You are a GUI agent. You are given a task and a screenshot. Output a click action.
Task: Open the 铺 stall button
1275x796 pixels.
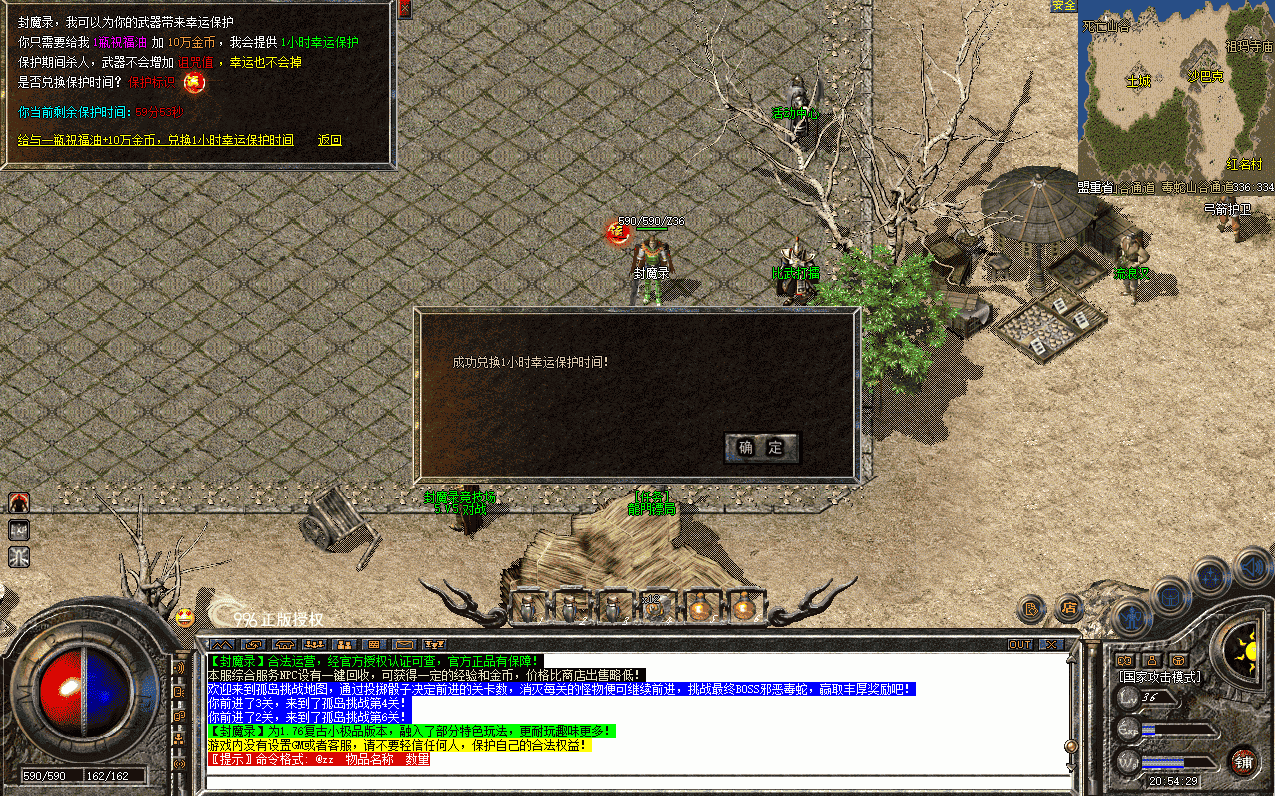(x=1243, y=760)
